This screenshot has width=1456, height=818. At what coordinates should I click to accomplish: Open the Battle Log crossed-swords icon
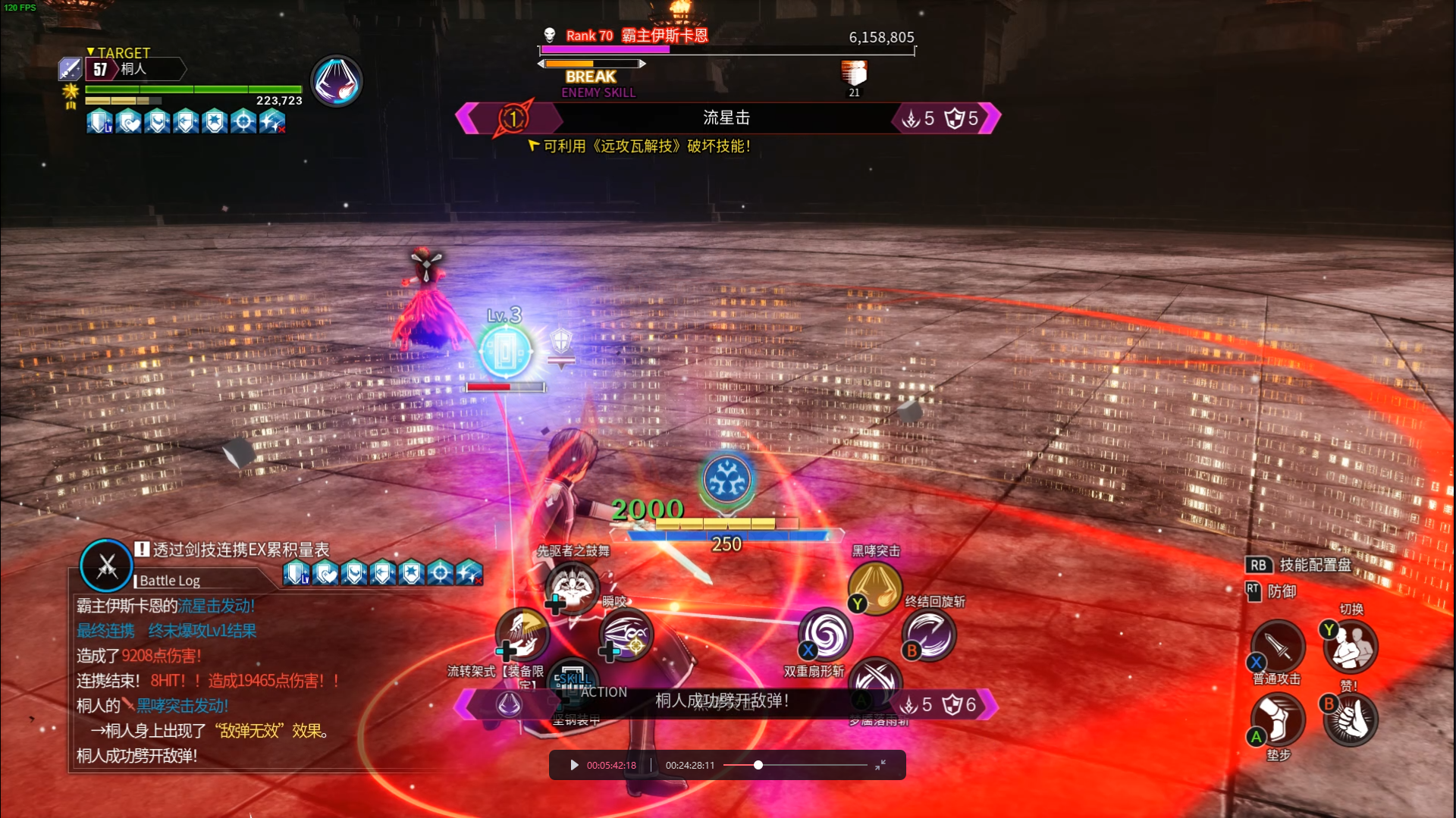pyautogui.click(x=107, y=566)
